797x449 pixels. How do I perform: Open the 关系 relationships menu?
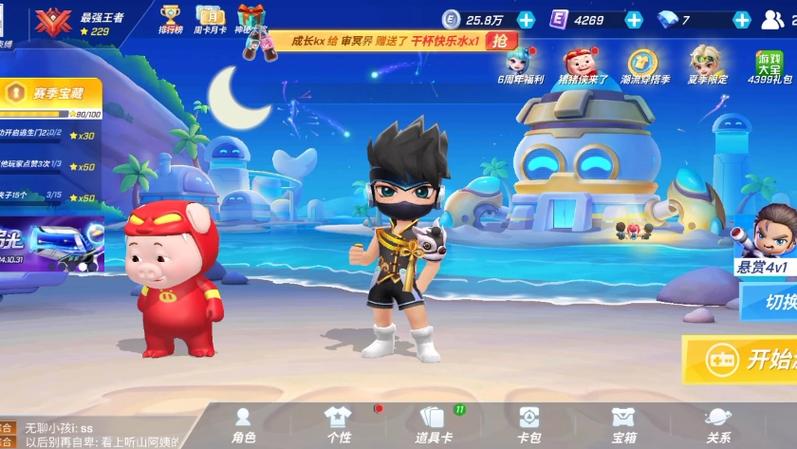(718, 424)
